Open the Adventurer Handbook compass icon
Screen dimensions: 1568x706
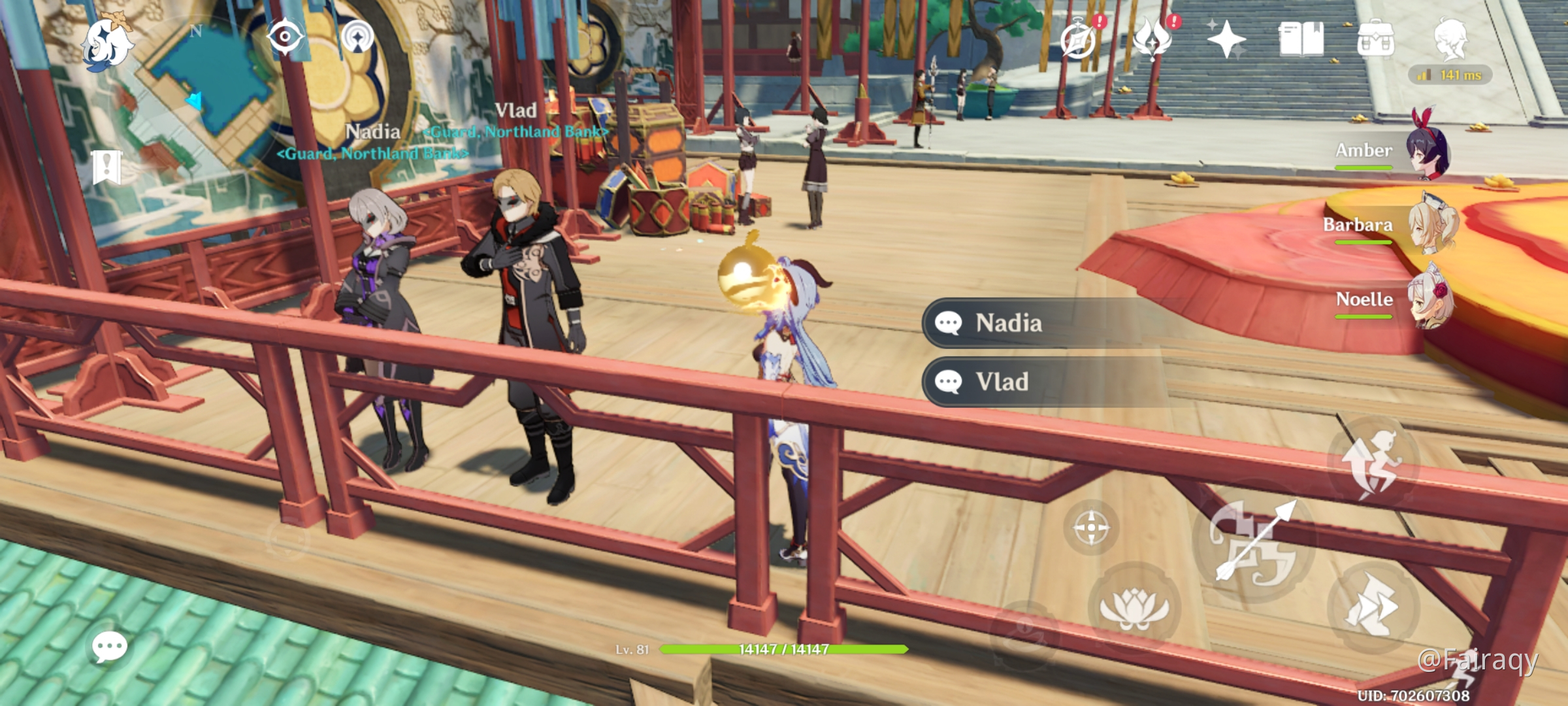1079,41
